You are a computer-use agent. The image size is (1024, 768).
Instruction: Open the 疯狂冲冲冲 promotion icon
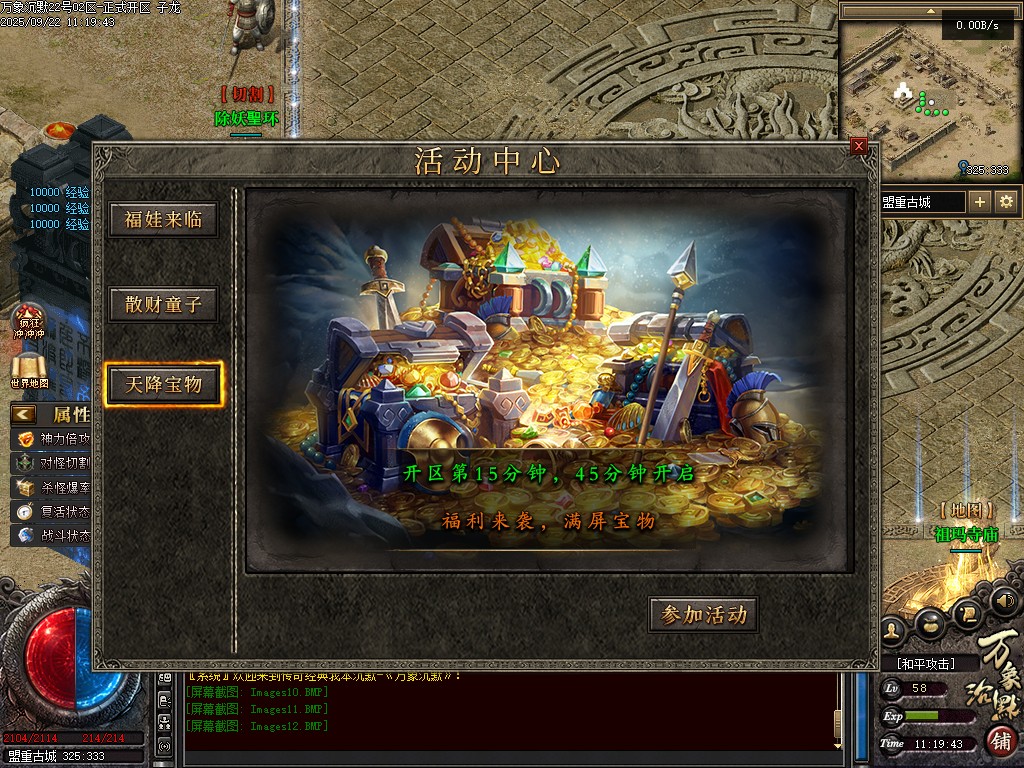[28, 320]
